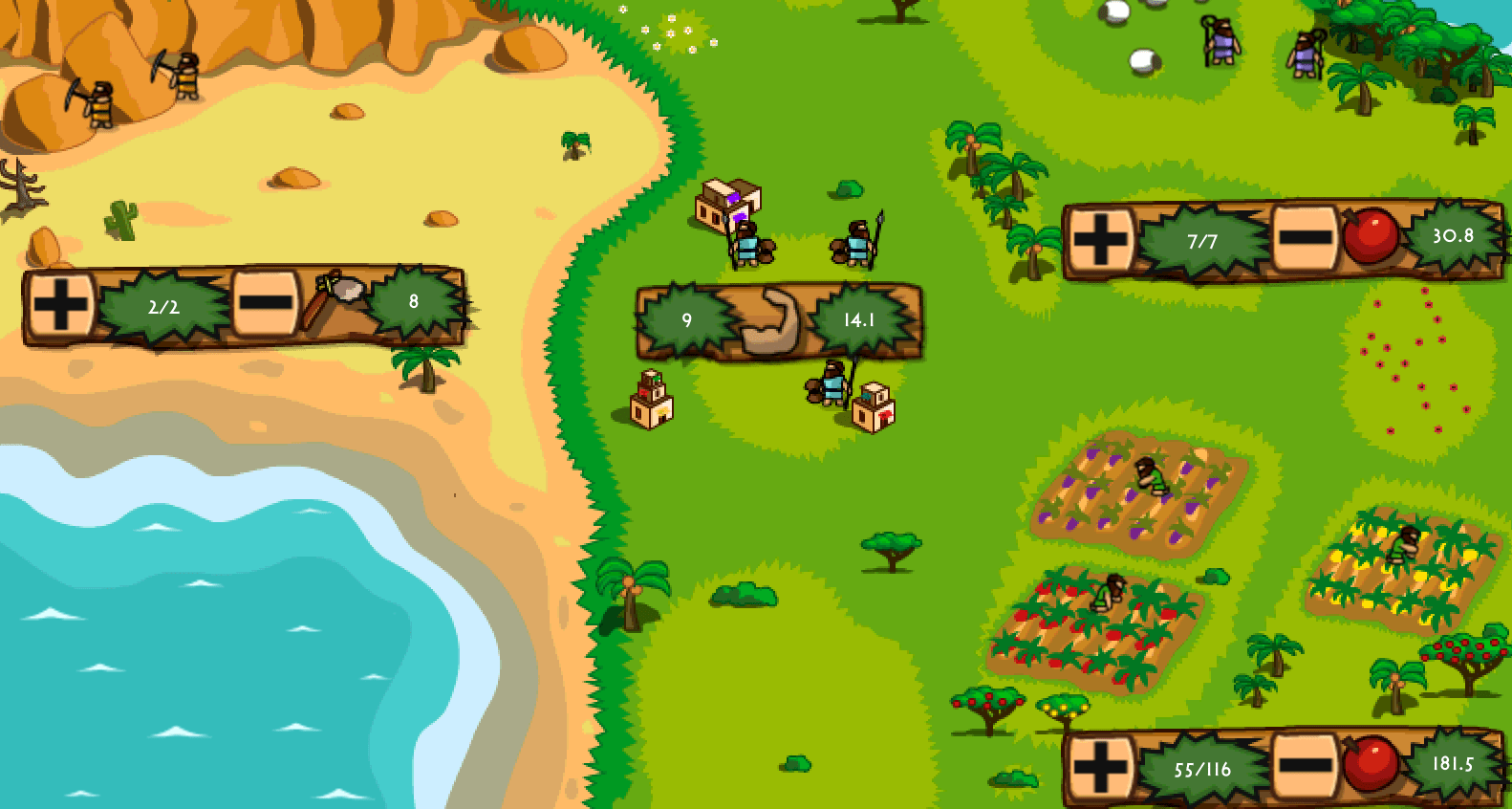Click the worker in the tomato field
This screenshot has height=809, width=1512.
[1111, 593]
